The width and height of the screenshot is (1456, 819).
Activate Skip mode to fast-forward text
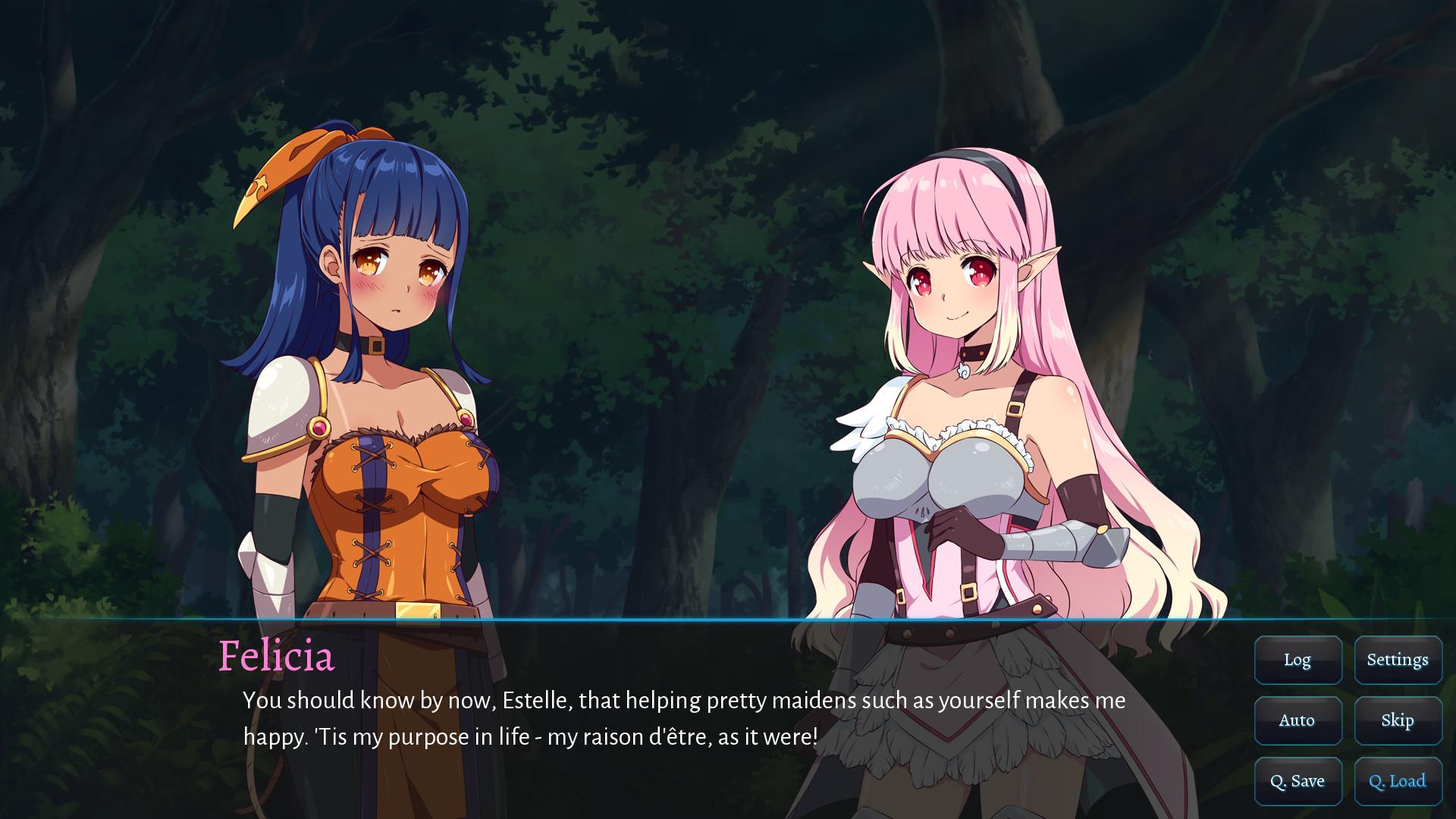pyautogui.click(x=1398, y=720)
